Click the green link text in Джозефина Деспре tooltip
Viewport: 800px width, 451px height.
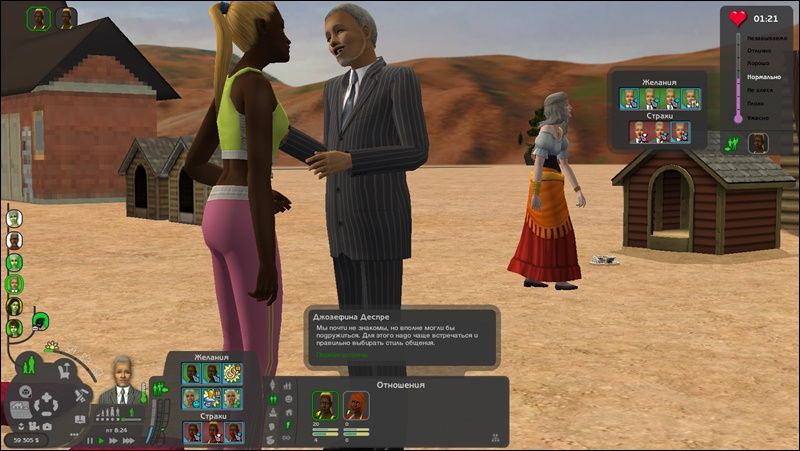(x=342, y=355)
